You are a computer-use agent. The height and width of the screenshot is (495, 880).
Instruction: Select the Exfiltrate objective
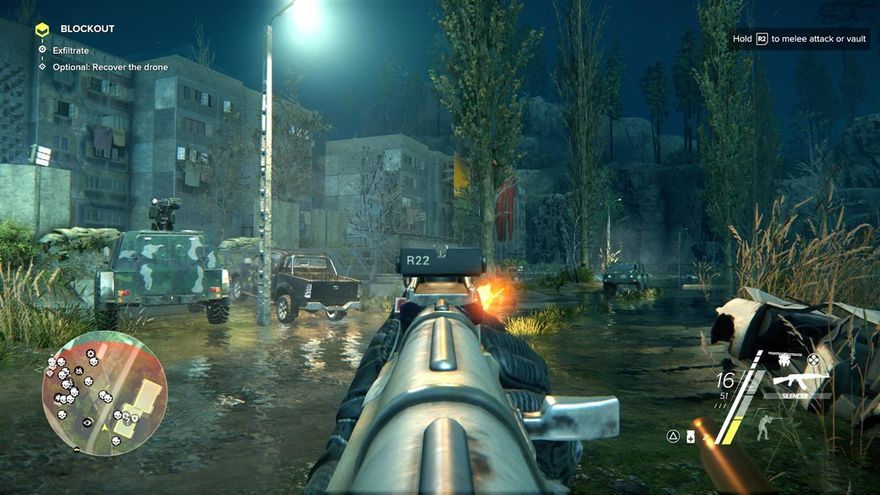click(x=70, y=48)
